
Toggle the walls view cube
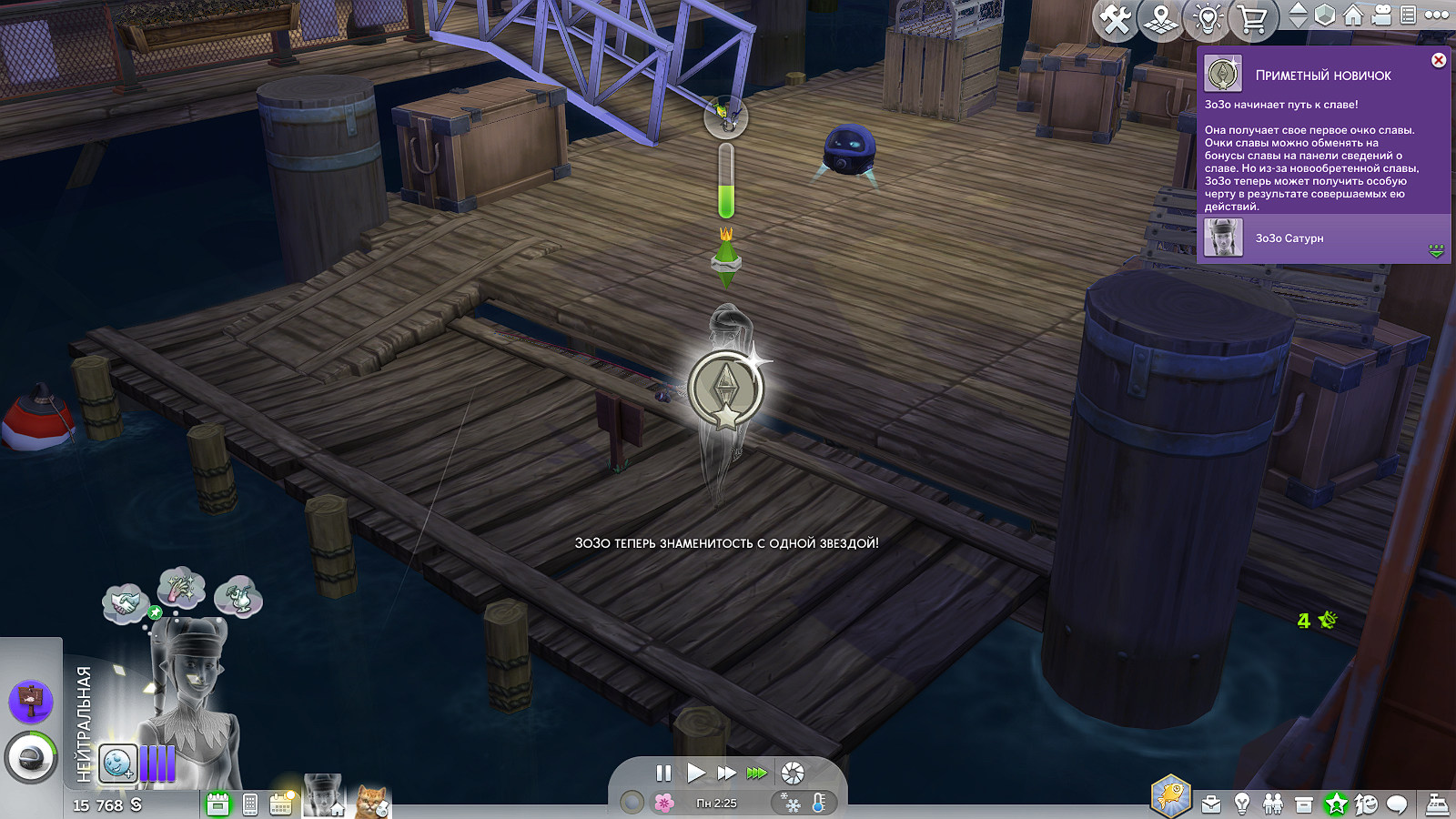coord(1325,15)
